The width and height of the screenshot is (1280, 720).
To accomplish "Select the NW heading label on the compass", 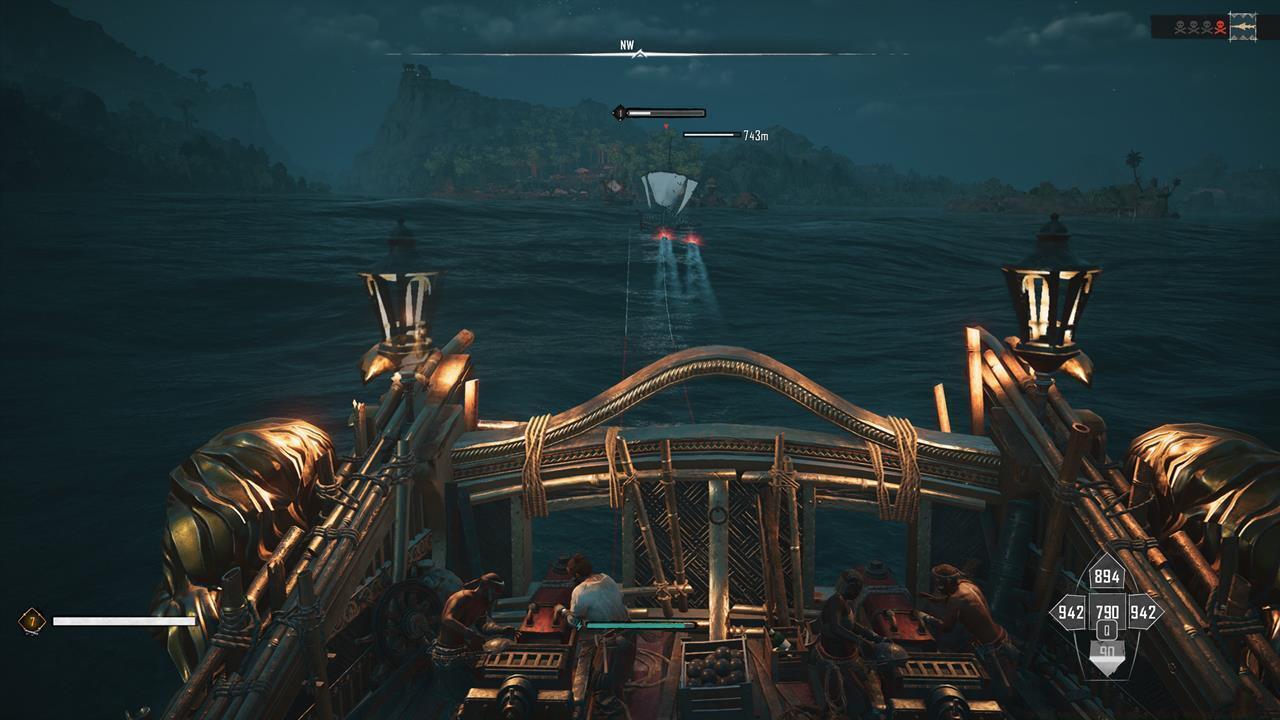I will (628, 42).
